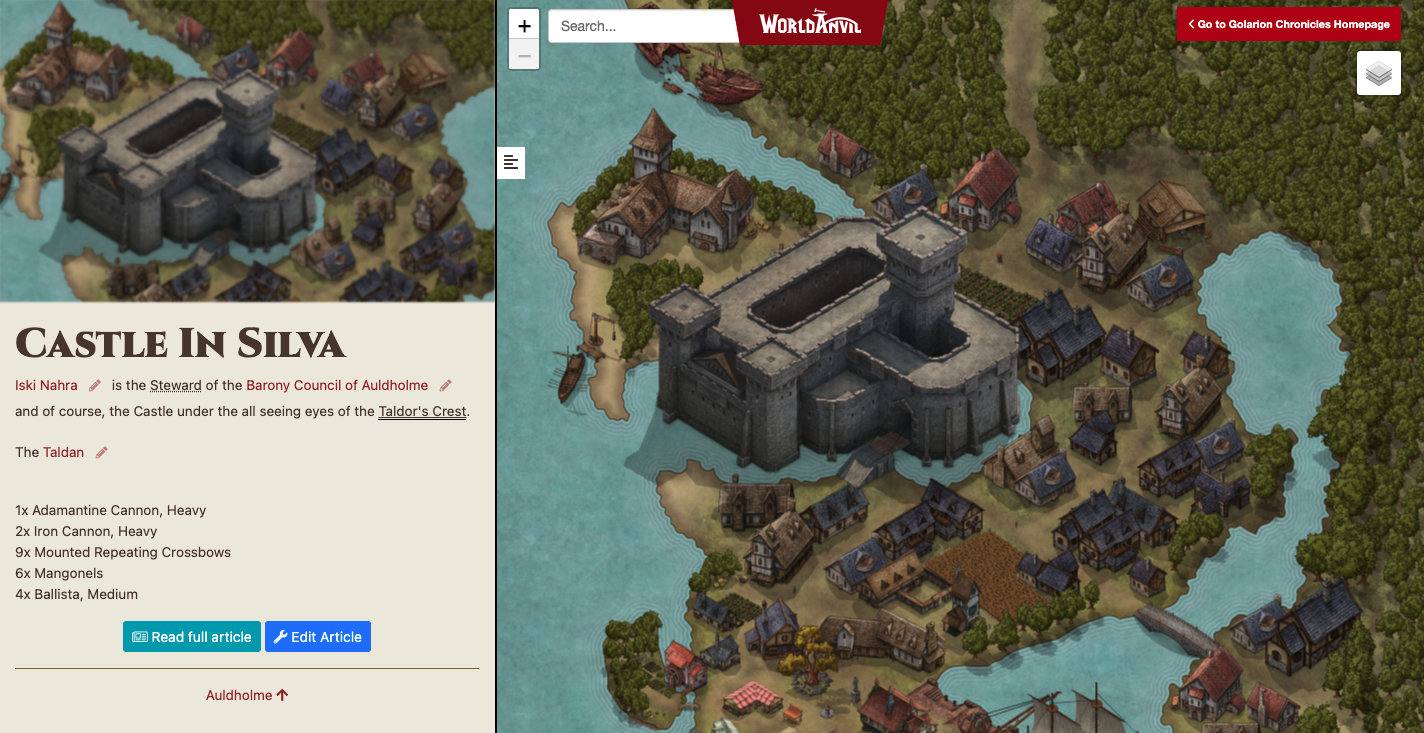The height and width of the screenshot is (733, 1424).
Task: Click the edit pencil beside Taldan
Action: click(100, 452)
